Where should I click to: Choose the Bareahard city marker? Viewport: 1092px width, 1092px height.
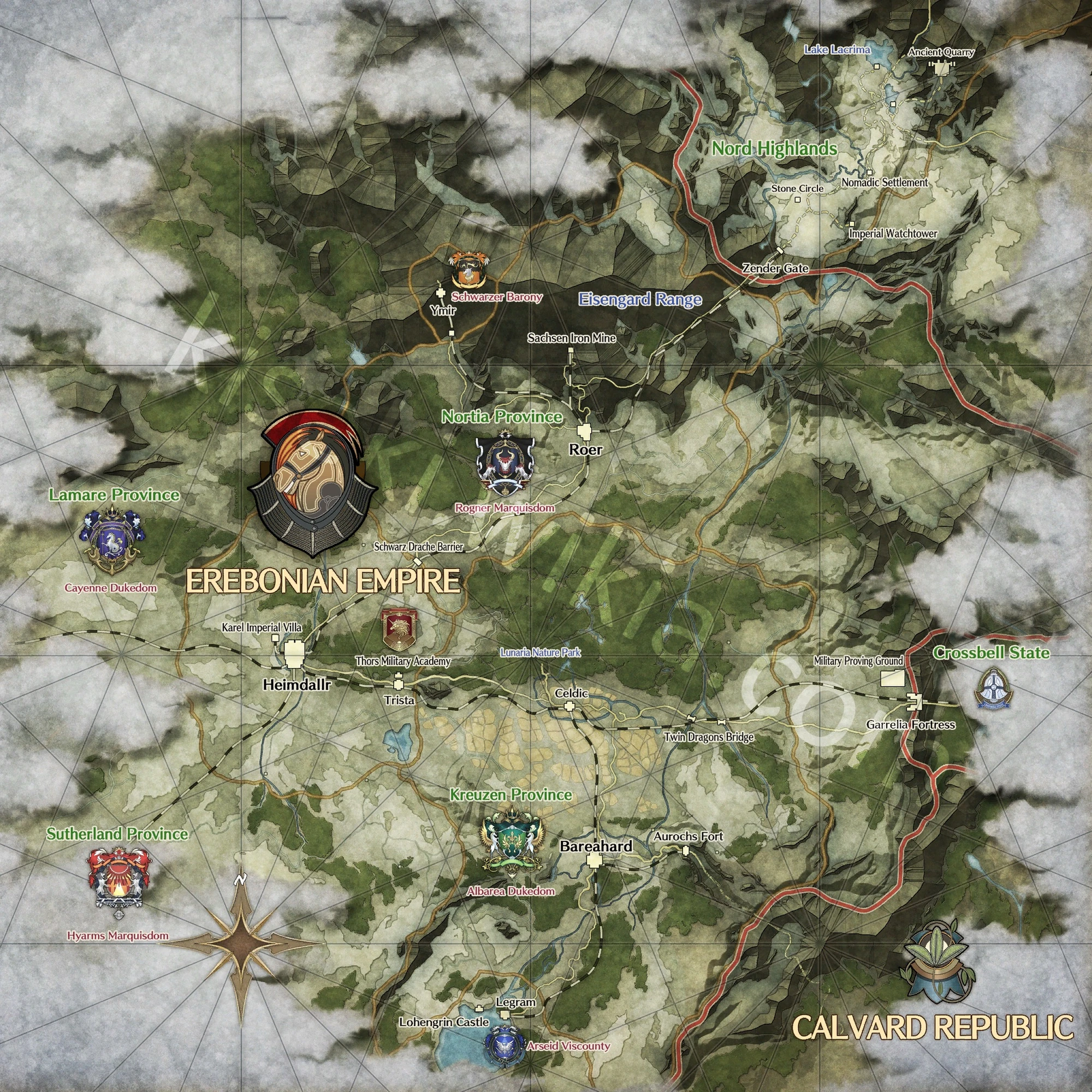[x=594, y=861]
